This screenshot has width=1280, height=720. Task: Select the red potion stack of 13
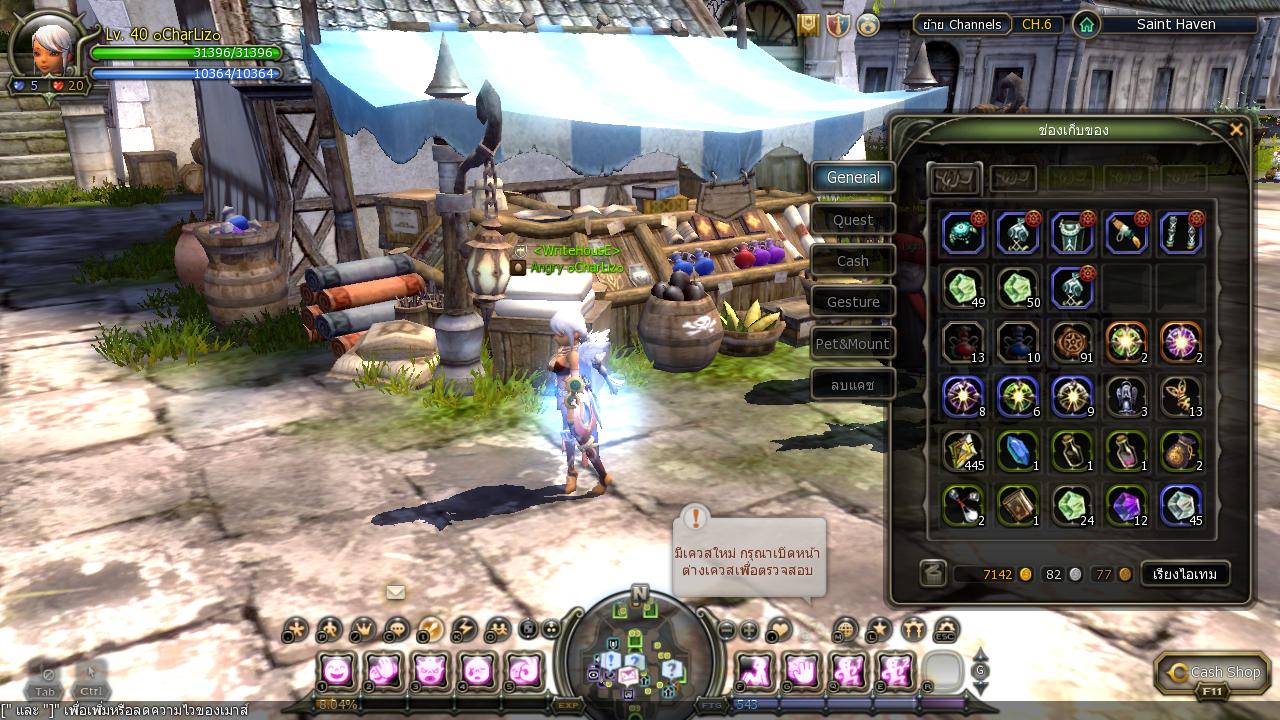[x=964, y=342]
